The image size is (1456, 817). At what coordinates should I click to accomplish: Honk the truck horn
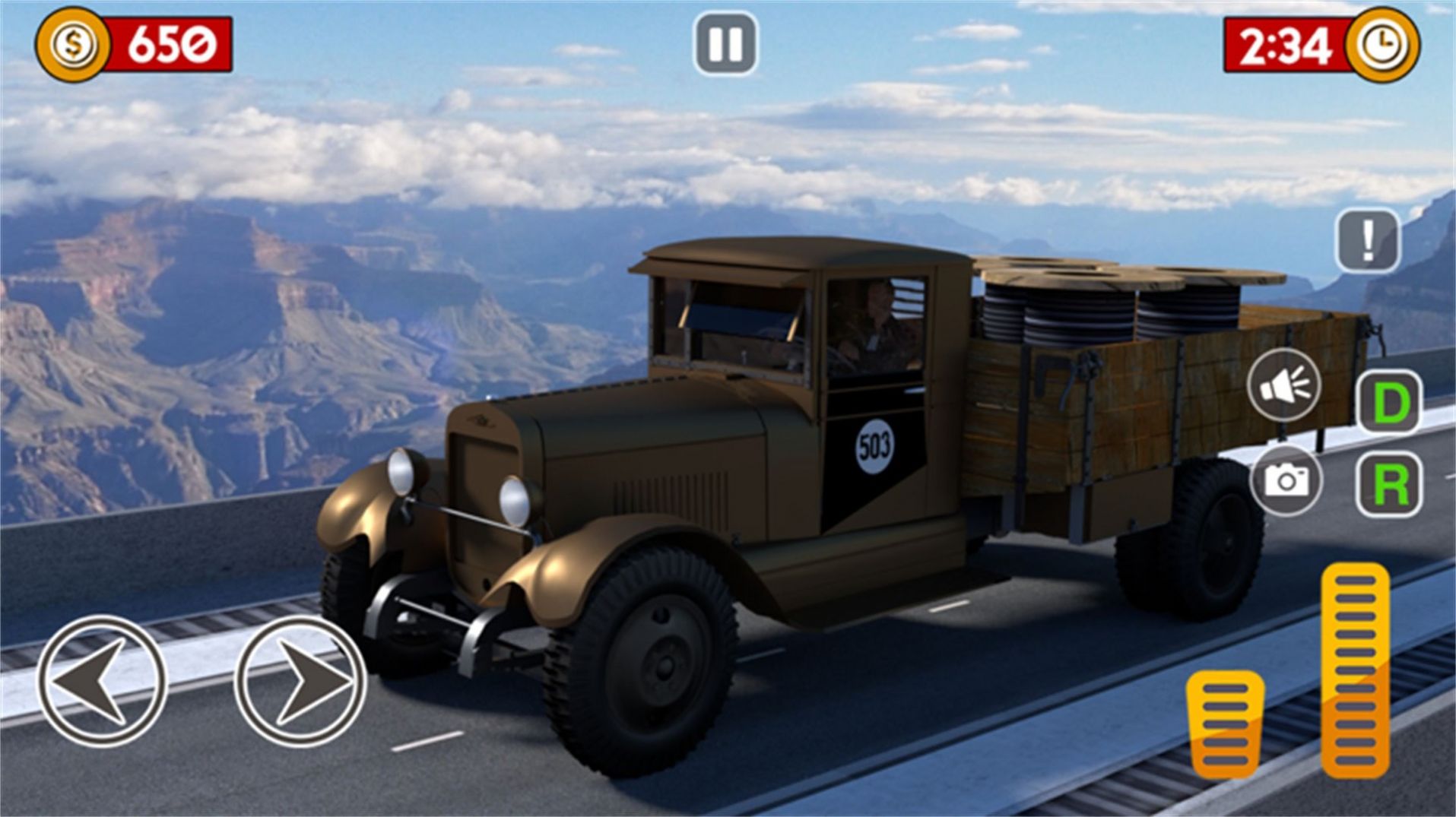(1284, 385)
